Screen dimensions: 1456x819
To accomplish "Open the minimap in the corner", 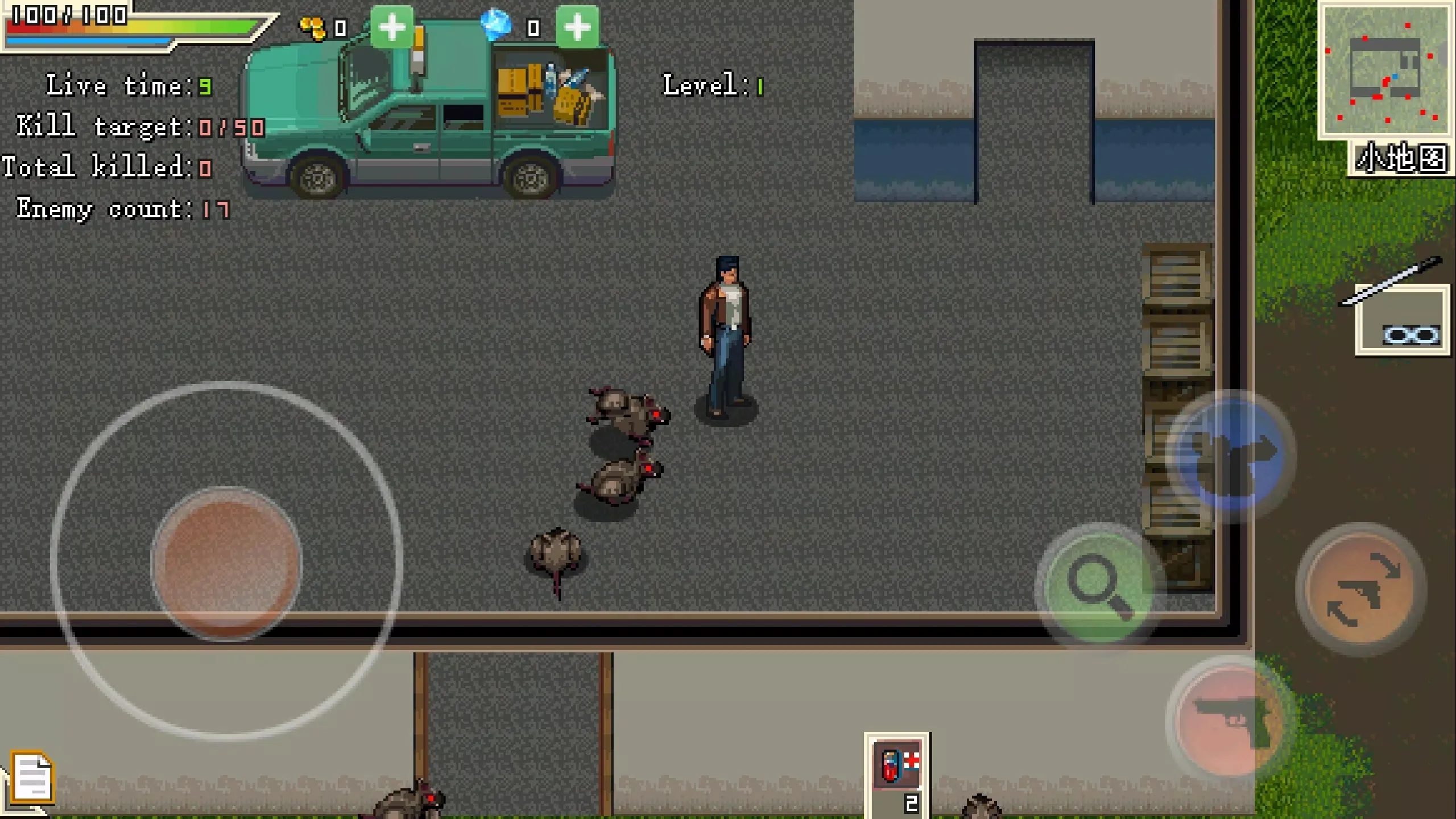I will coord(1385,70).
